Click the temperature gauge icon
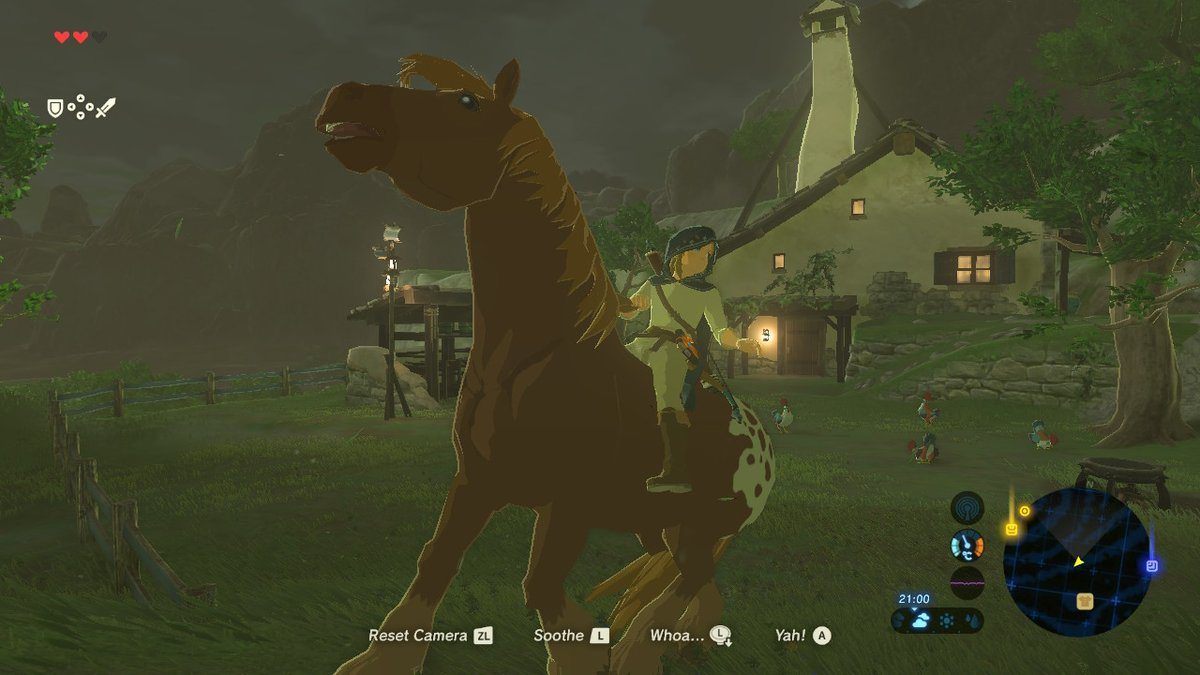1200x675 pixels. tap(967, 545)
